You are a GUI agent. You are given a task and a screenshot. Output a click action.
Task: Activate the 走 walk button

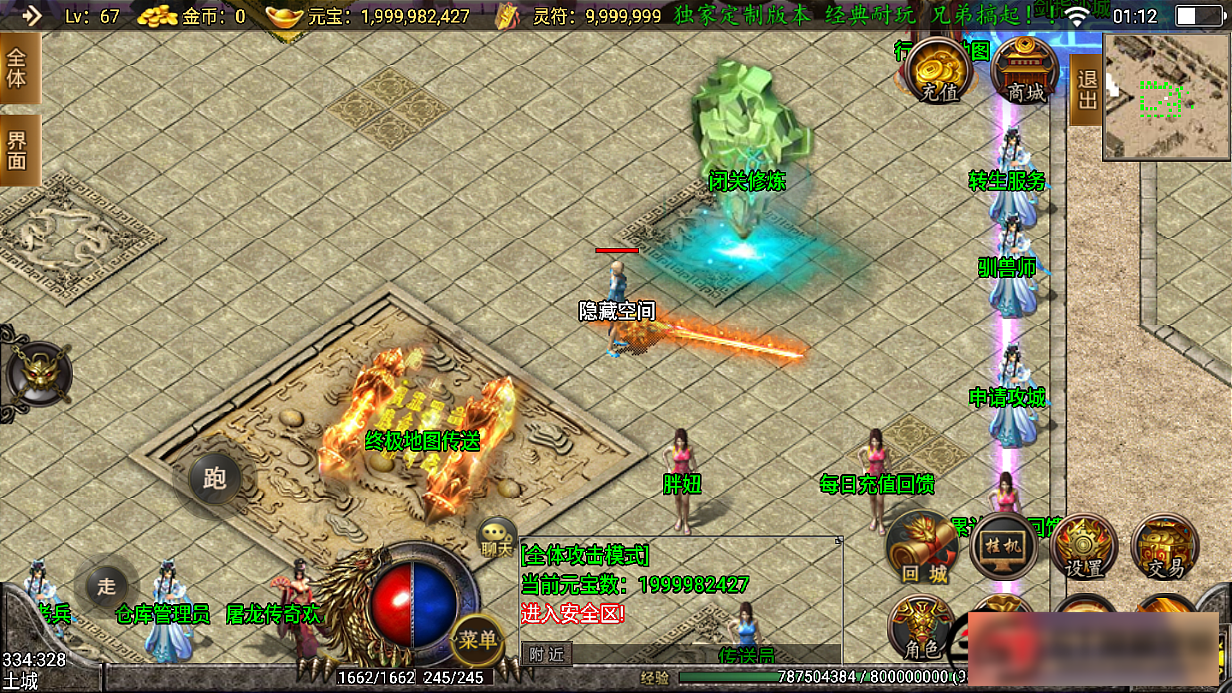click(x=106, y=587)
